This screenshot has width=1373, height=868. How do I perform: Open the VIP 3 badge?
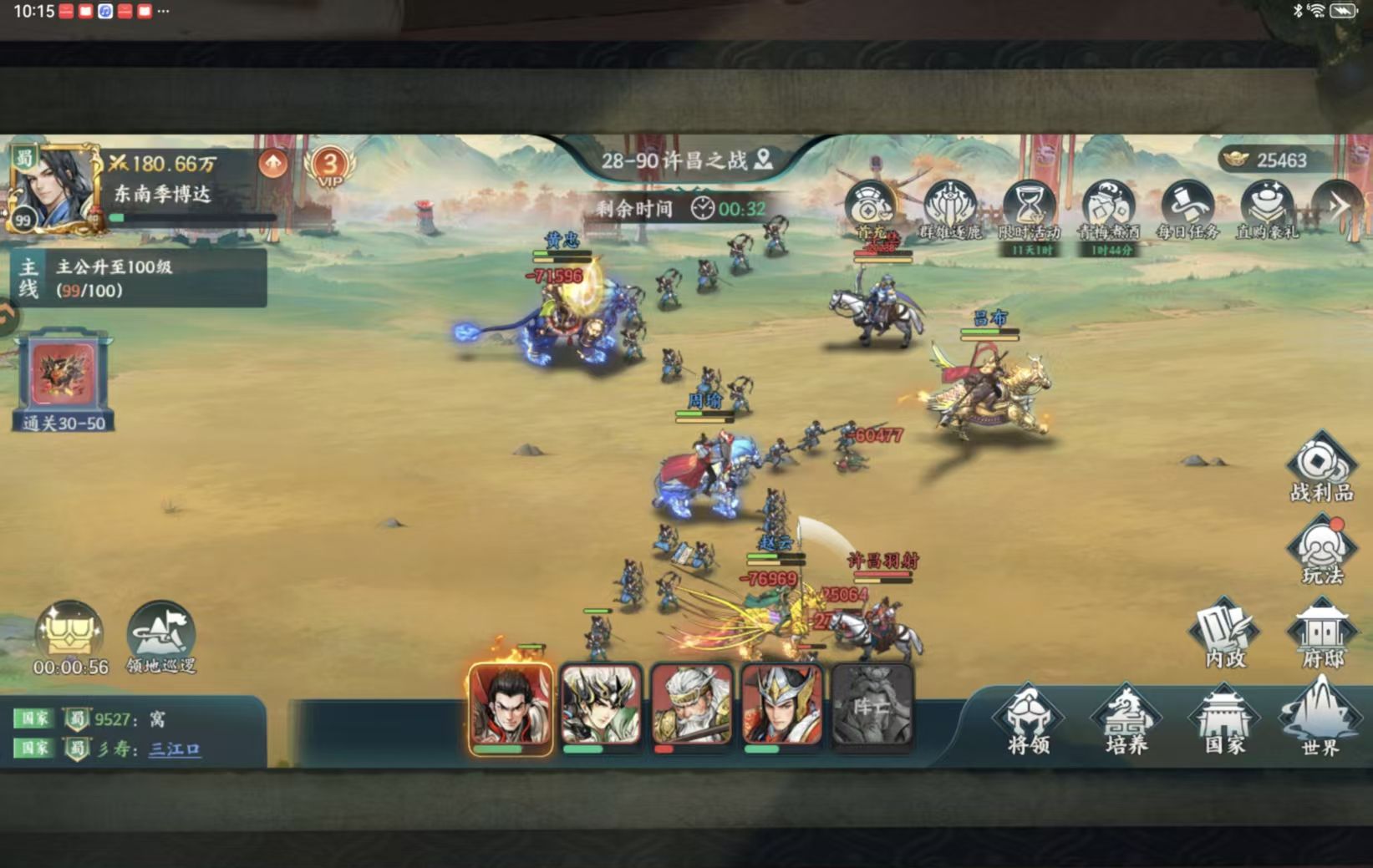330,166
